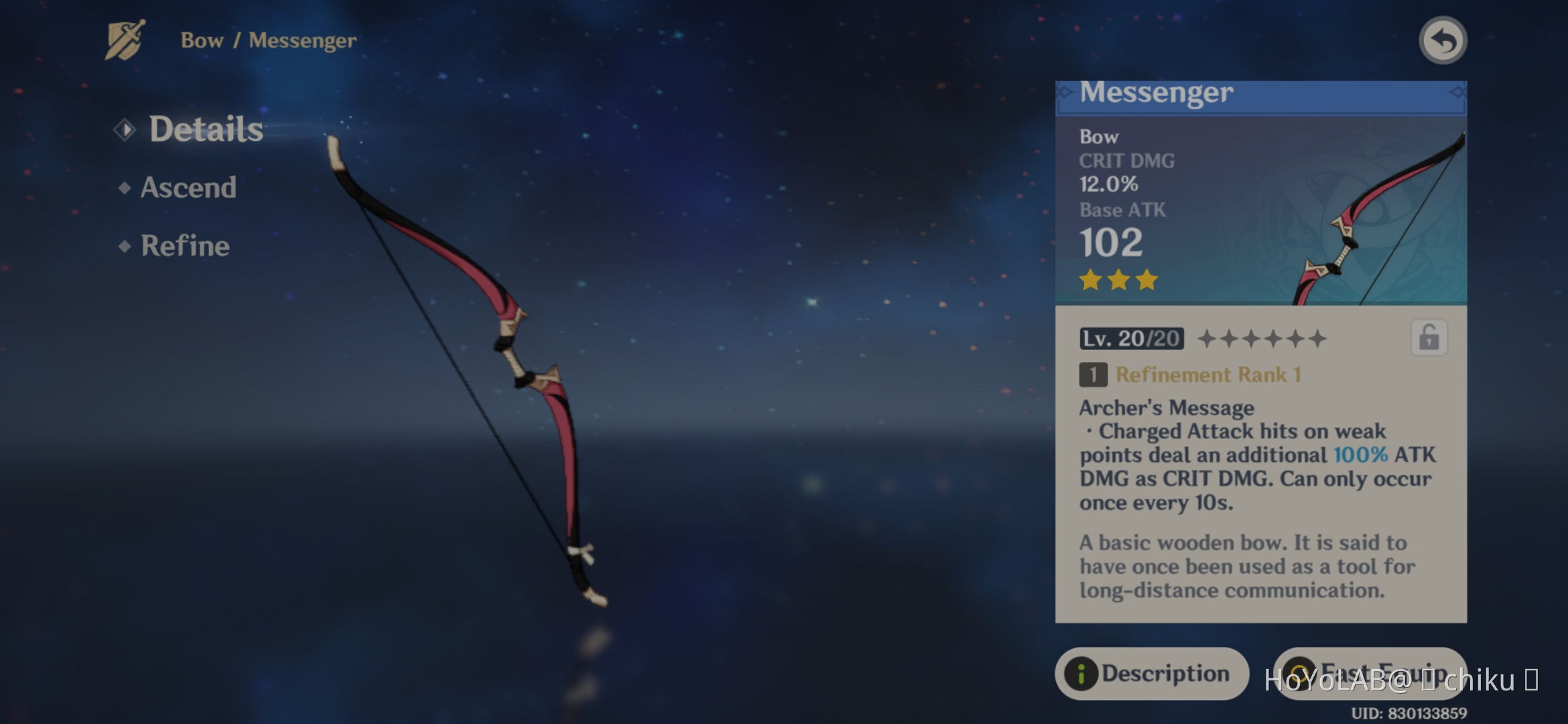
Task: Click the weapon type shield icon in header
Action: tap(125, 42)
